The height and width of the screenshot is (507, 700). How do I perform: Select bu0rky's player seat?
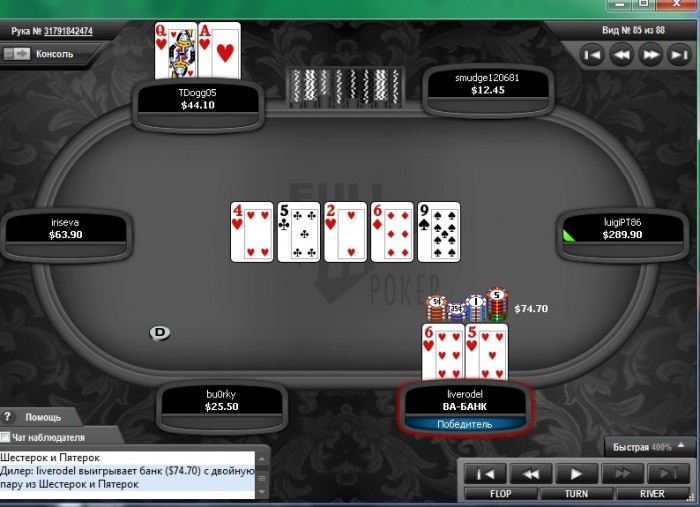220,401
